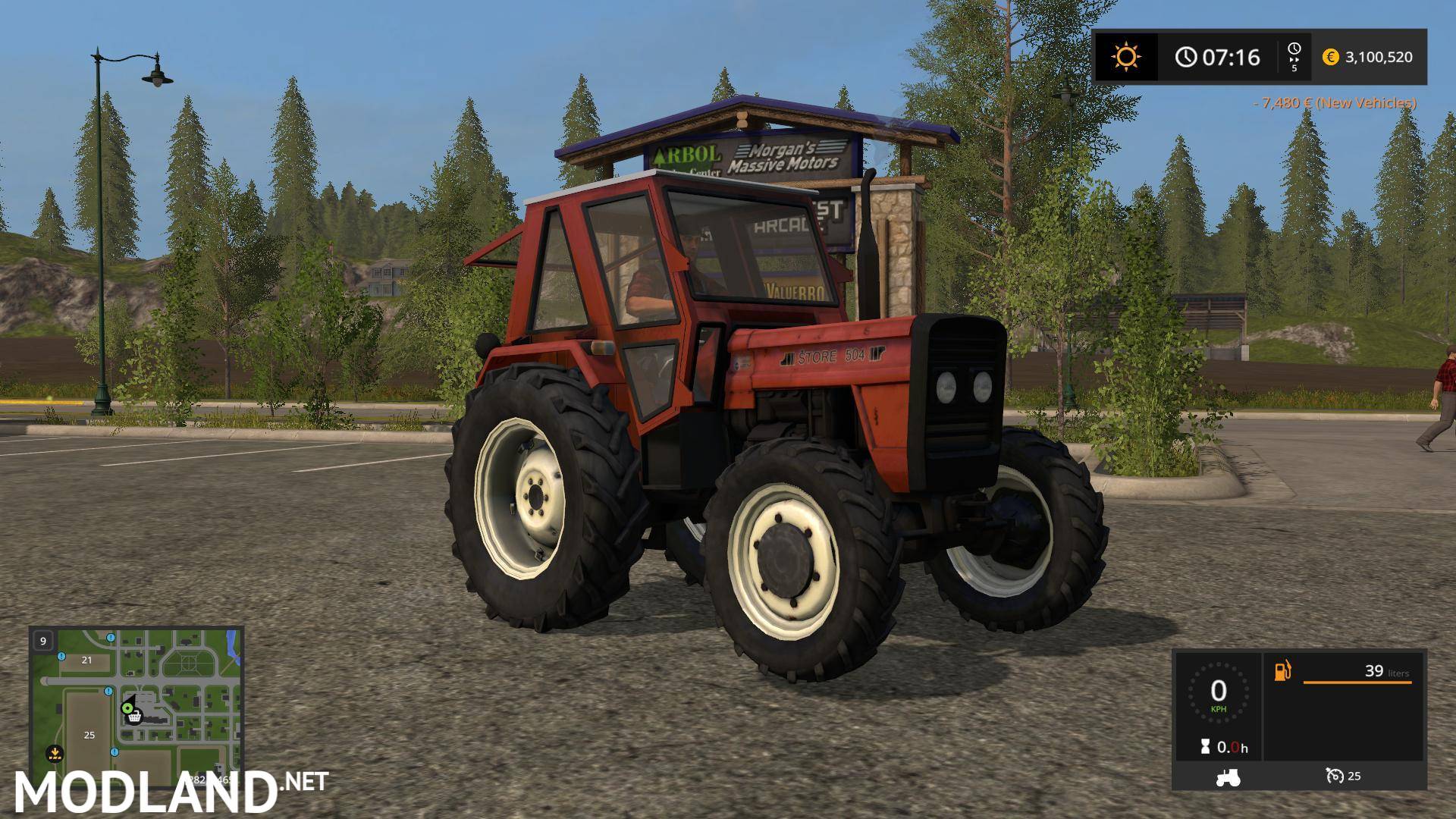
Task: Click the shopping basket marker on the minimap
Action: click(x=135, y=718)
